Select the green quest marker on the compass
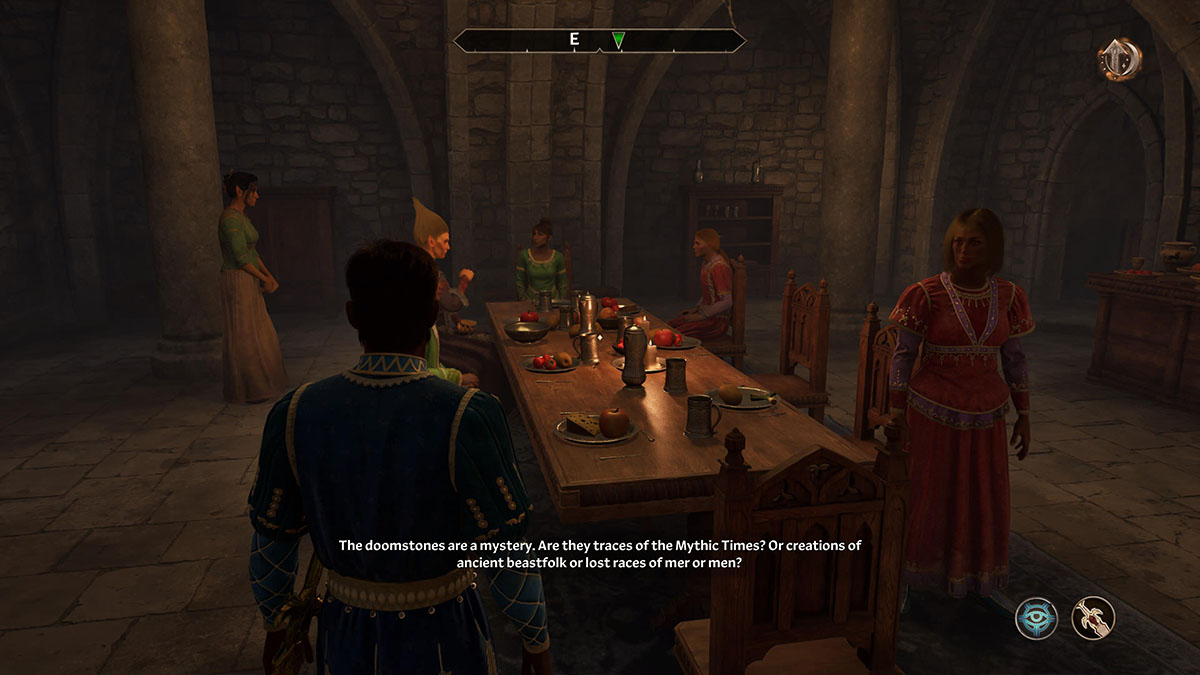Image resolution: width=1200 pixels, height=675 pixels. (x=619, y=41)
